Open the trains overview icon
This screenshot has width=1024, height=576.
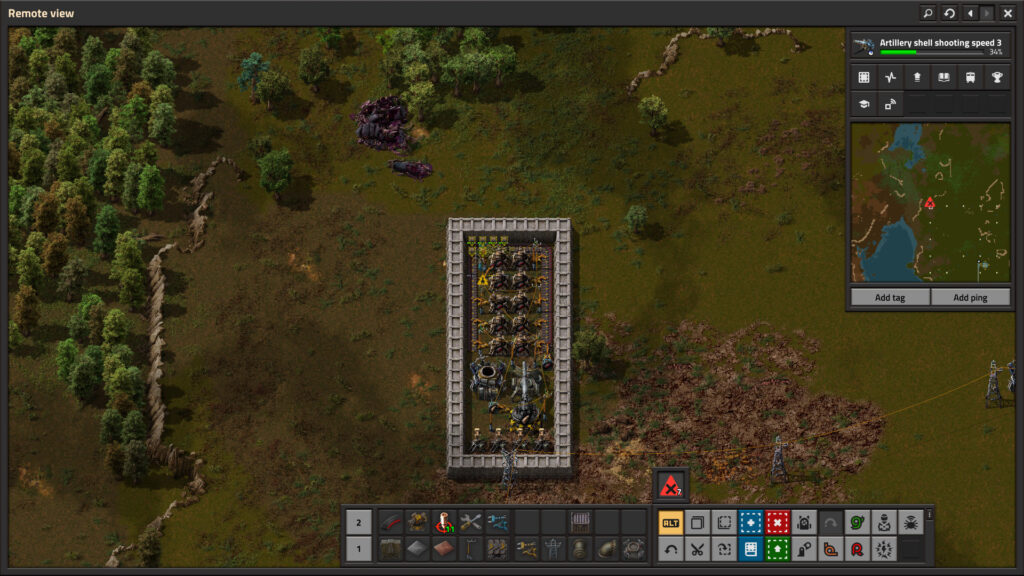[970, 77]
